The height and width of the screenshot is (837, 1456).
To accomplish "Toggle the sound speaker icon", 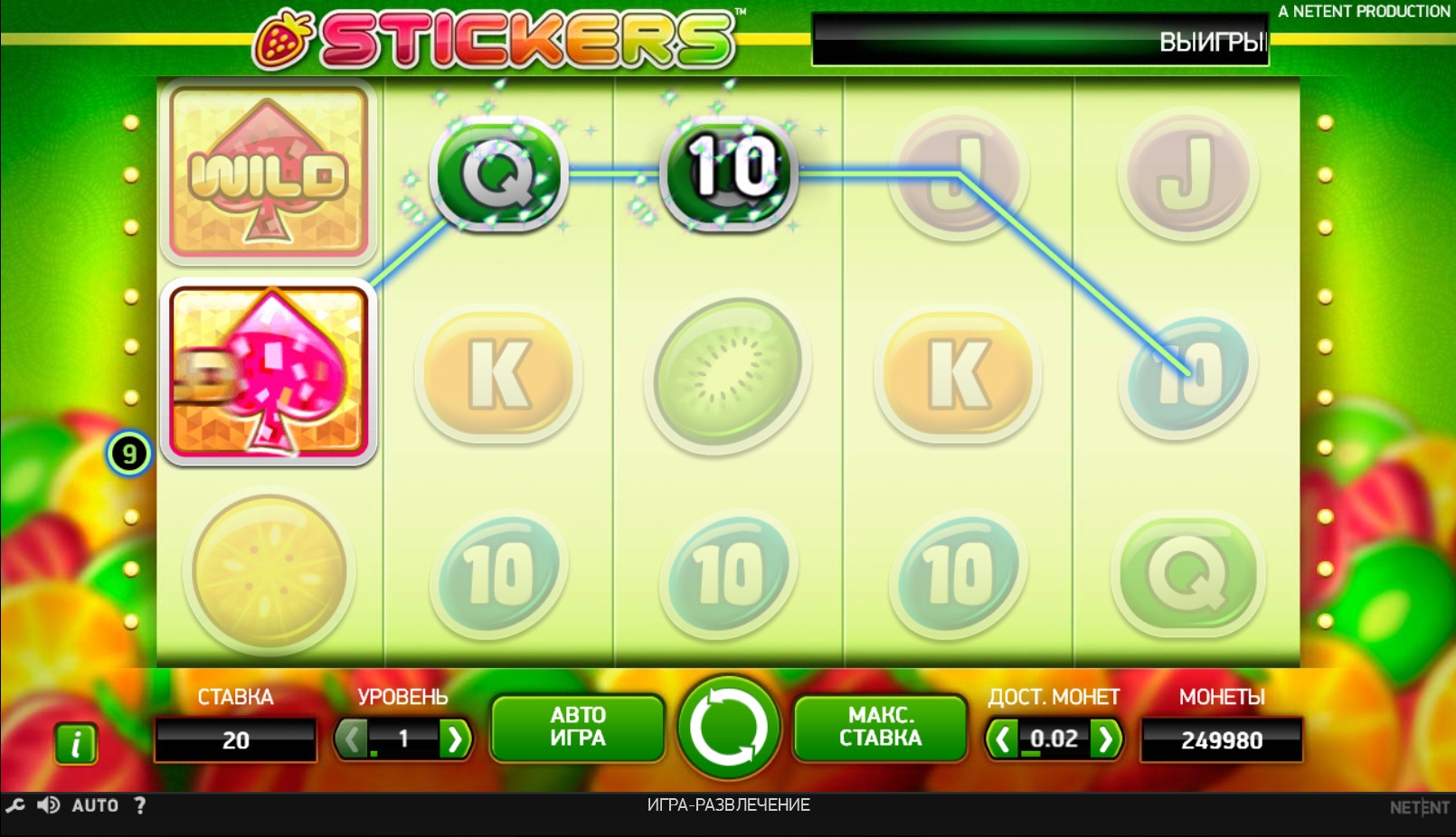I will 49,805.
